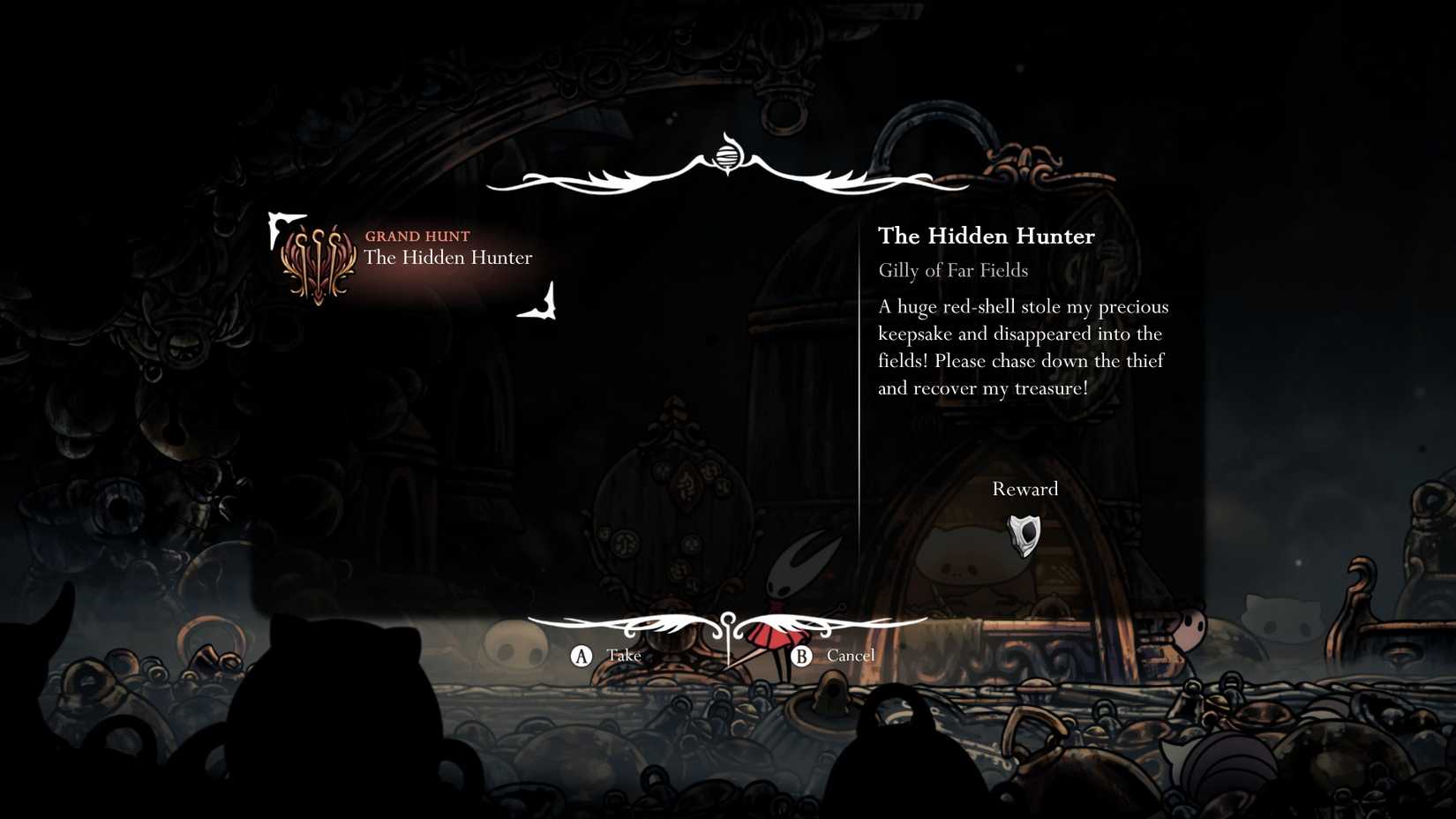Image resolution: width=1456 pixels, height=819 pixels.
Task: Click the red GRAND HUNT label
Action: pyautogui.click(x=417, y=236)
